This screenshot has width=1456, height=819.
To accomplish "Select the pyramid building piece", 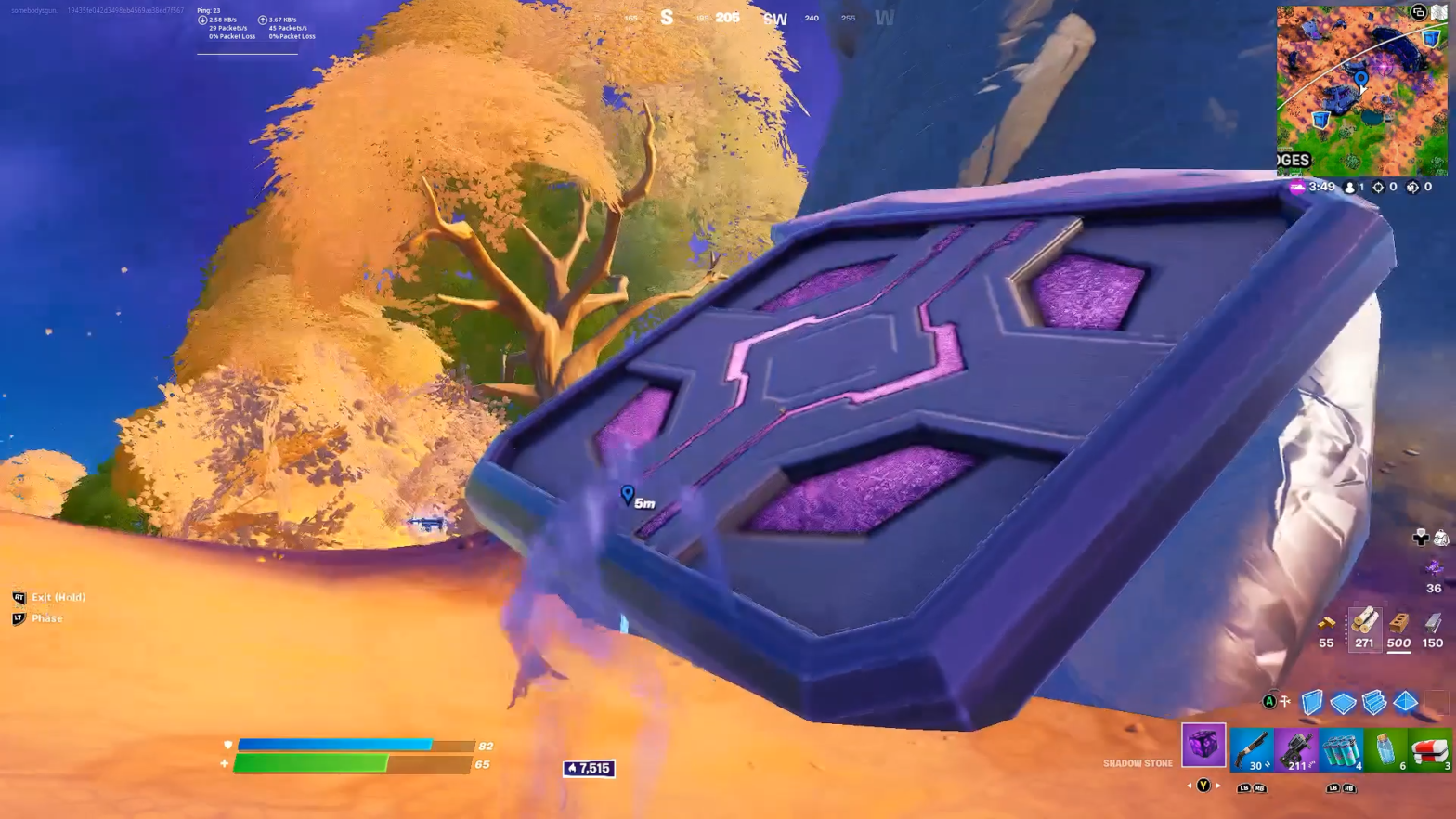I will [1407, 703].
